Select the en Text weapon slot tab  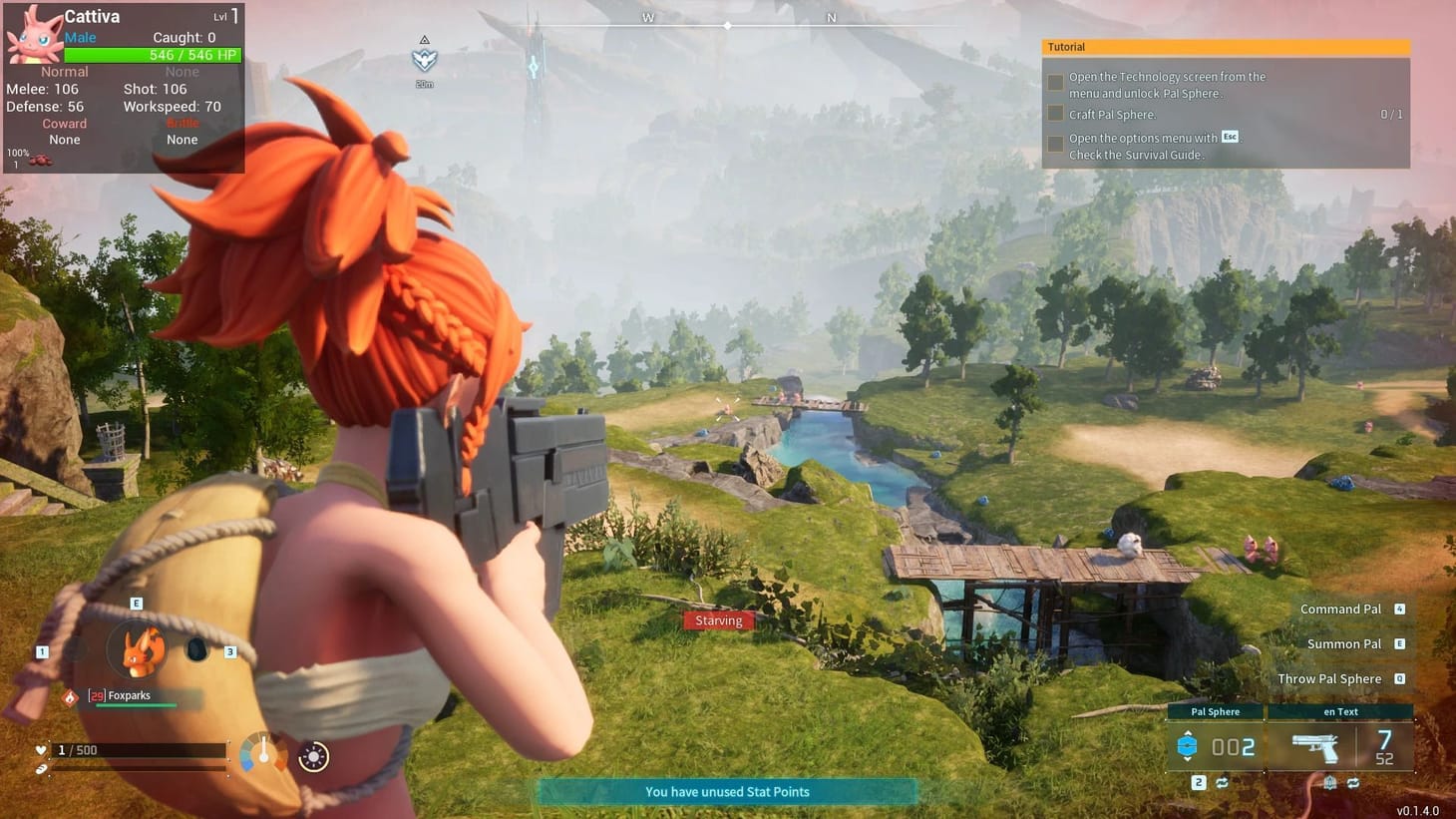[x=1341, y=712]
